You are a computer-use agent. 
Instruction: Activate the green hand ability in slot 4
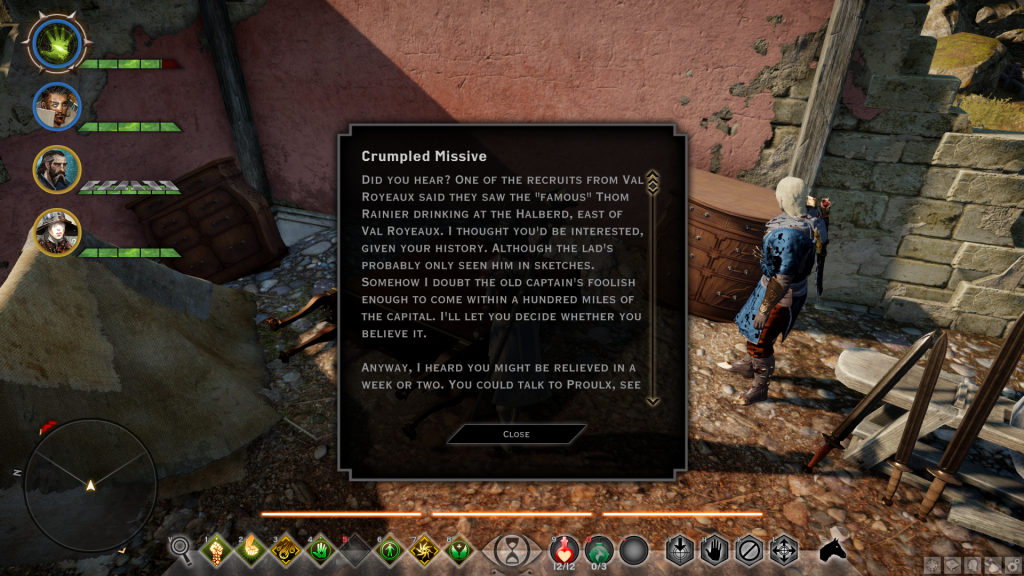(321, 550)
